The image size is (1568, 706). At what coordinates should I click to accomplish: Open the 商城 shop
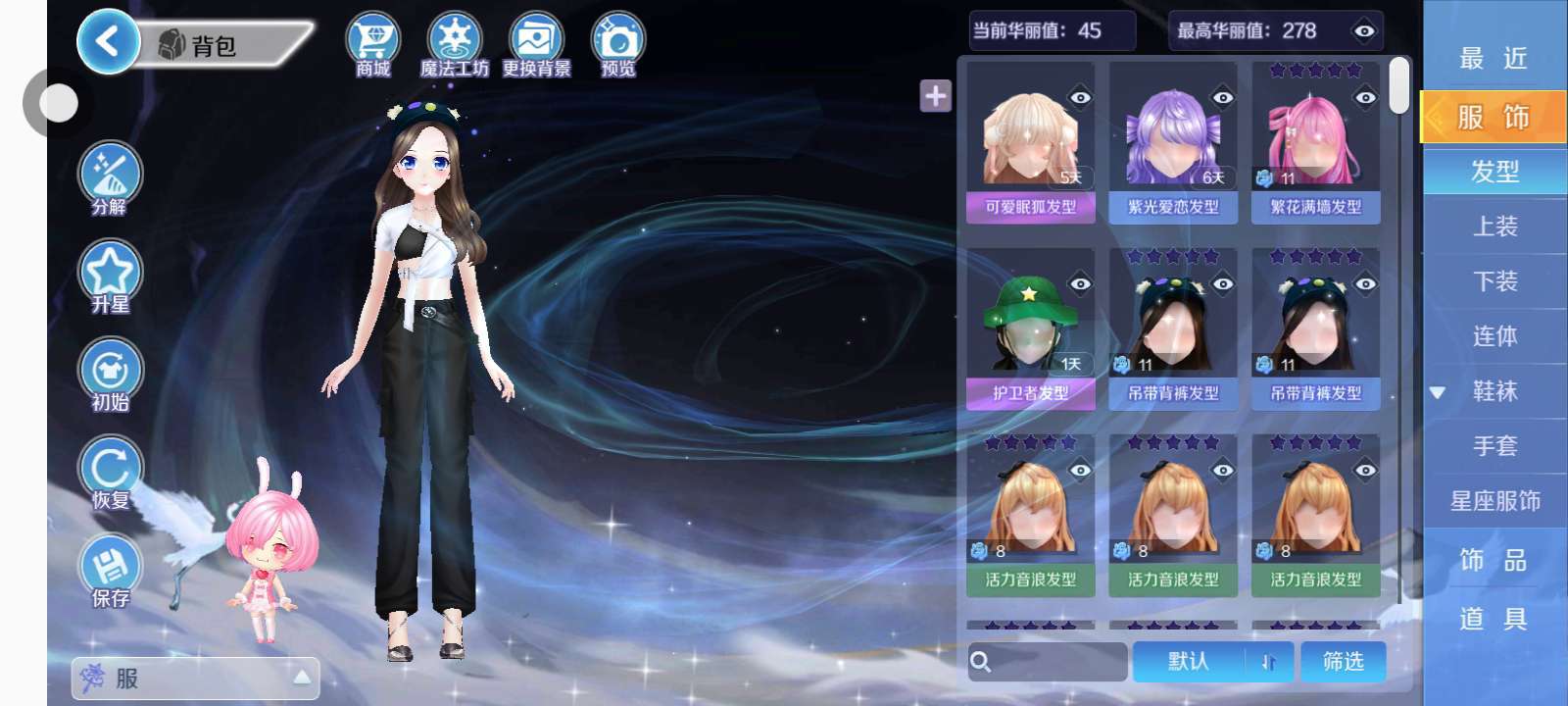click(372, 45)
